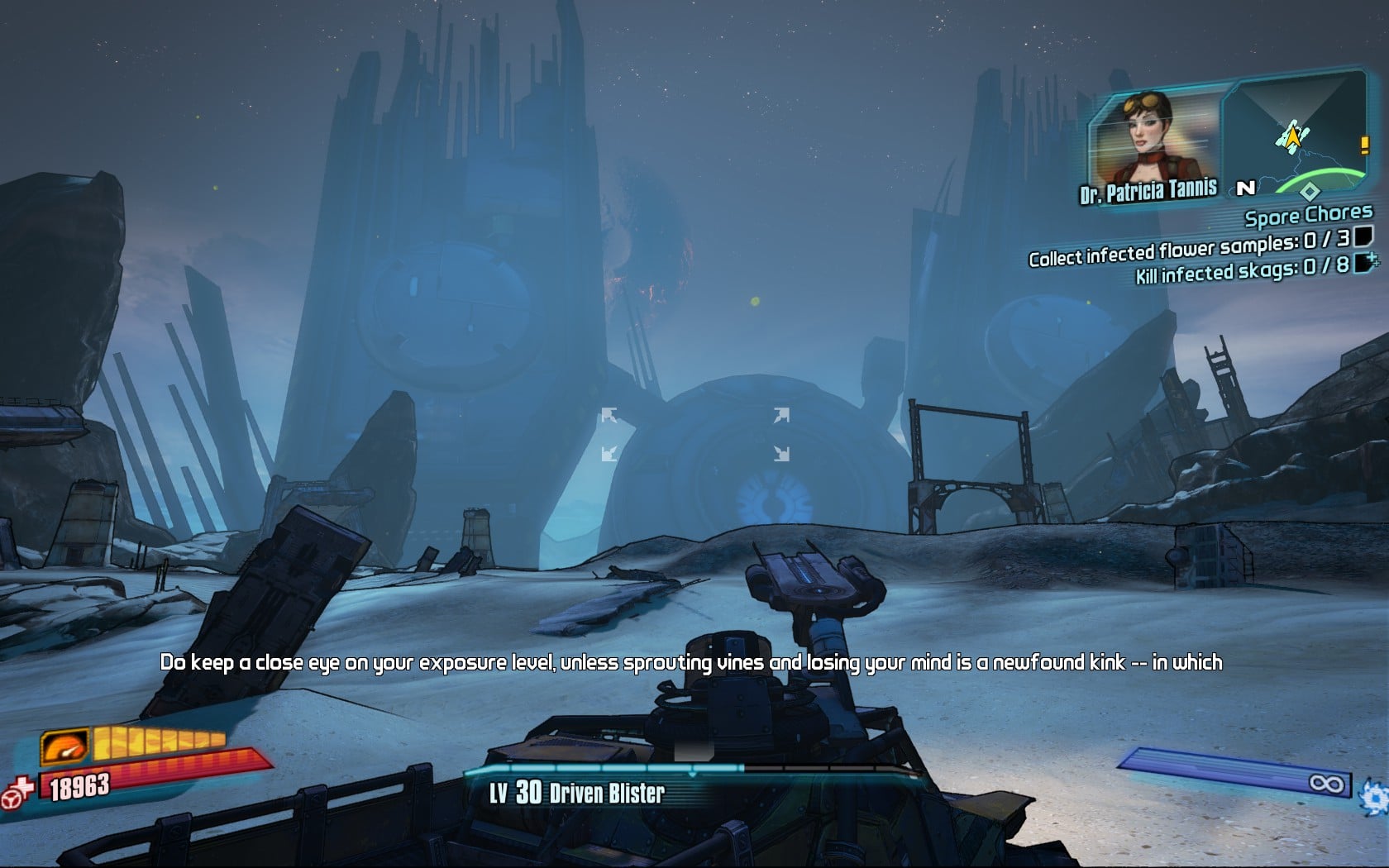Expand the Spore Chores quest details
The image size is (1389, 868).
click(1308, 216)
